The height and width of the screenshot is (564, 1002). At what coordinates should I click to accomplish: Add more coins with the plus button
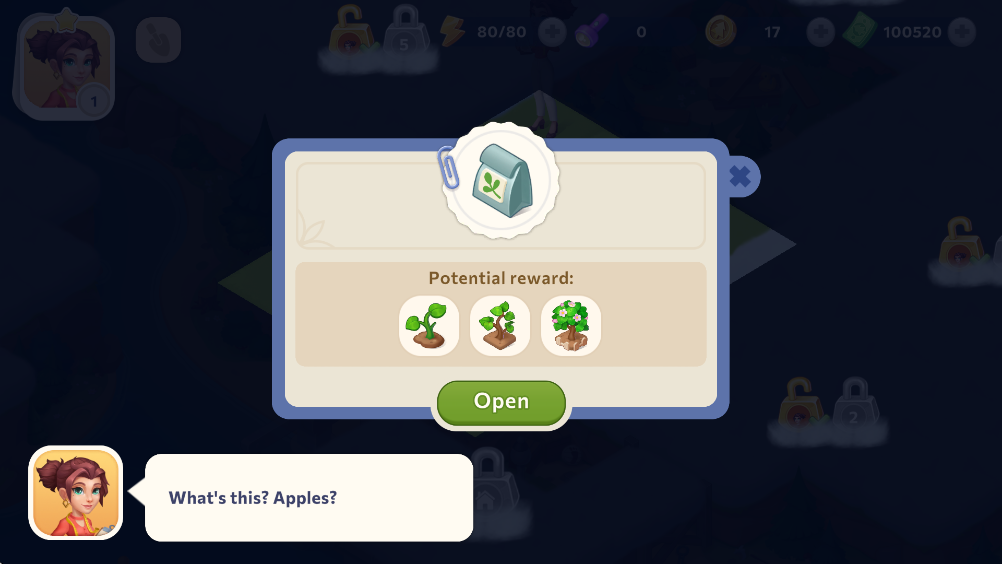tap(820, 32)
